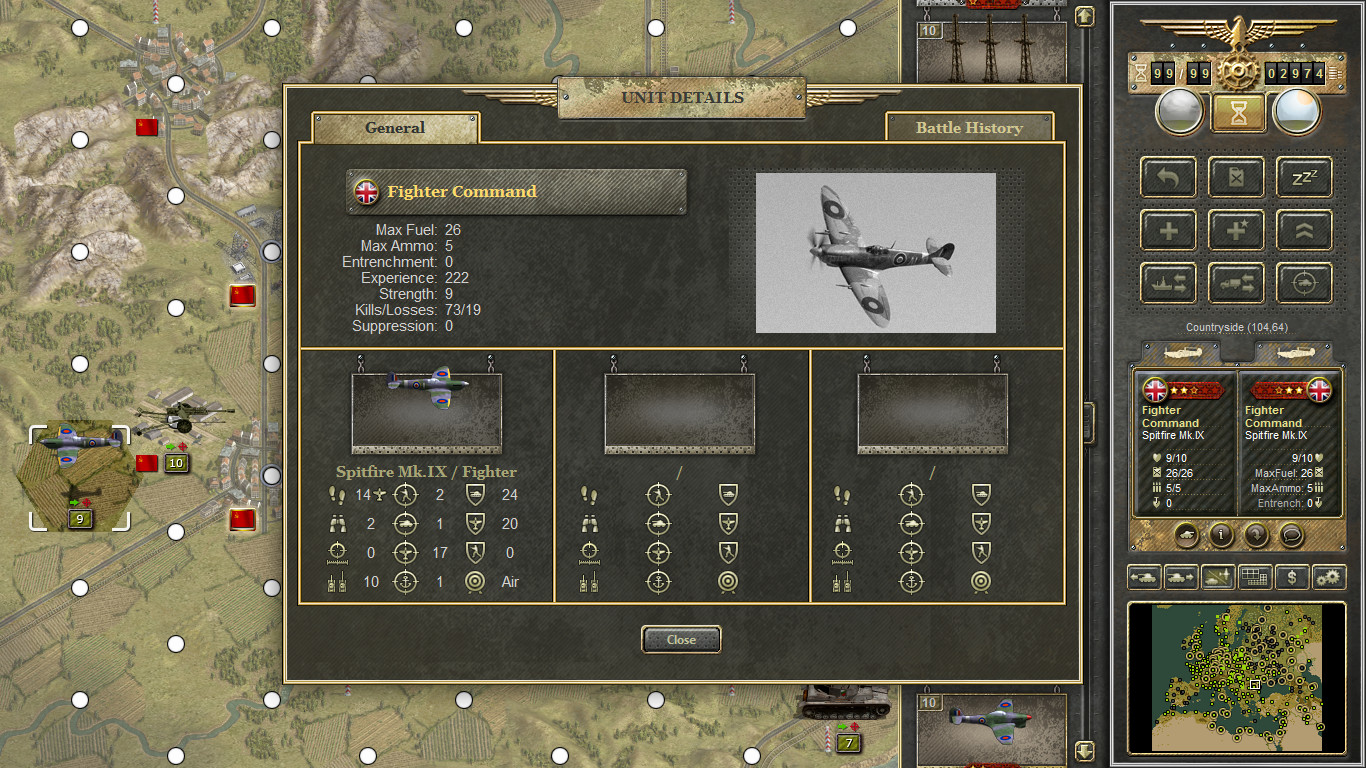Screen dimensions: 1366x768
Task: Click the speech bubble button
Action: pyautogui.click(x=1291, y=535)
